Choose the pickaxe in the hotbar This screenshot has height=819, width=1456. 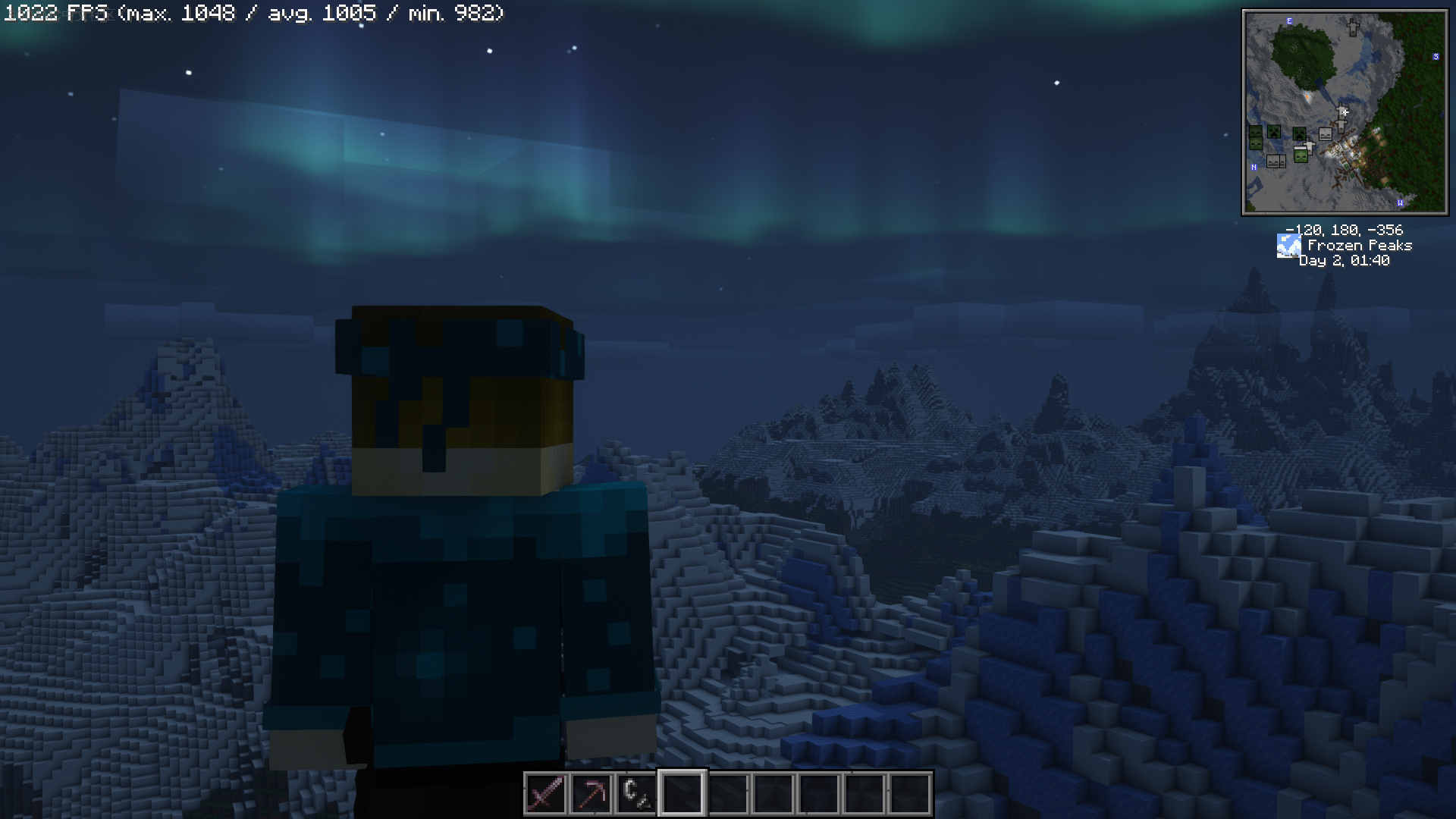click(x=591, y=793)
